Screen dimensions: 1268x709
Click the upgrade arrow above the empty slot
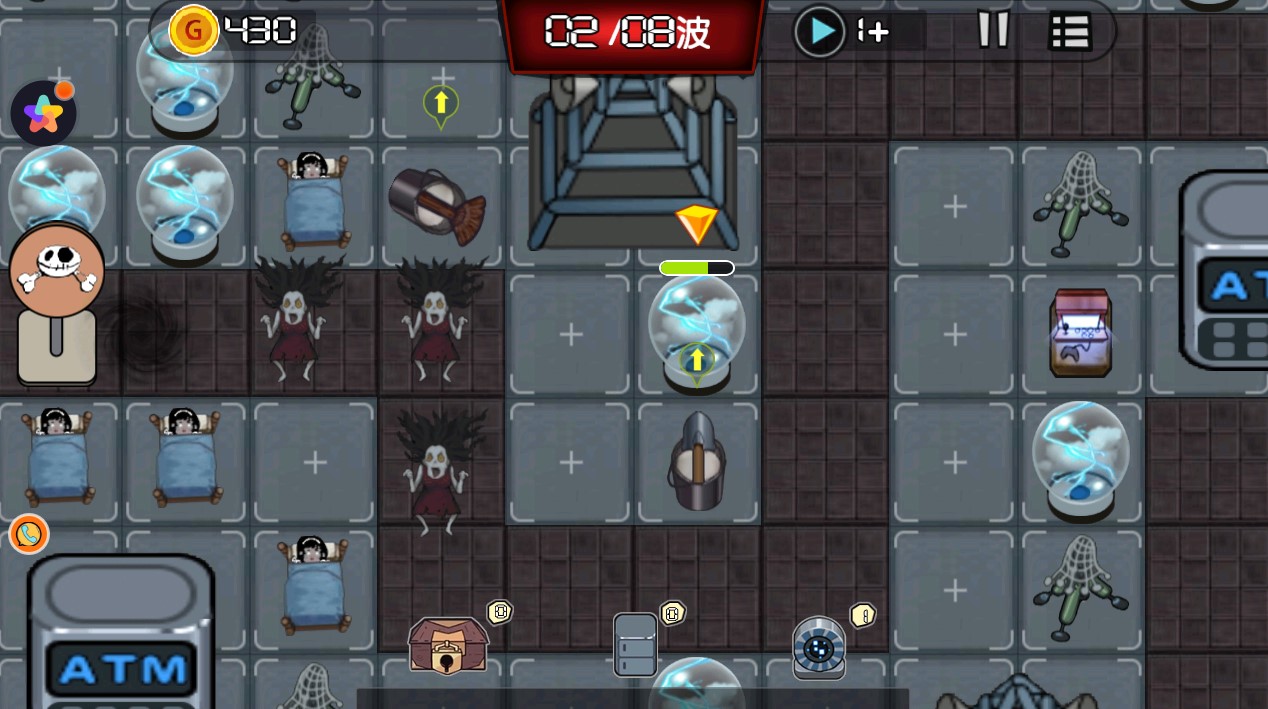point(441,104)
